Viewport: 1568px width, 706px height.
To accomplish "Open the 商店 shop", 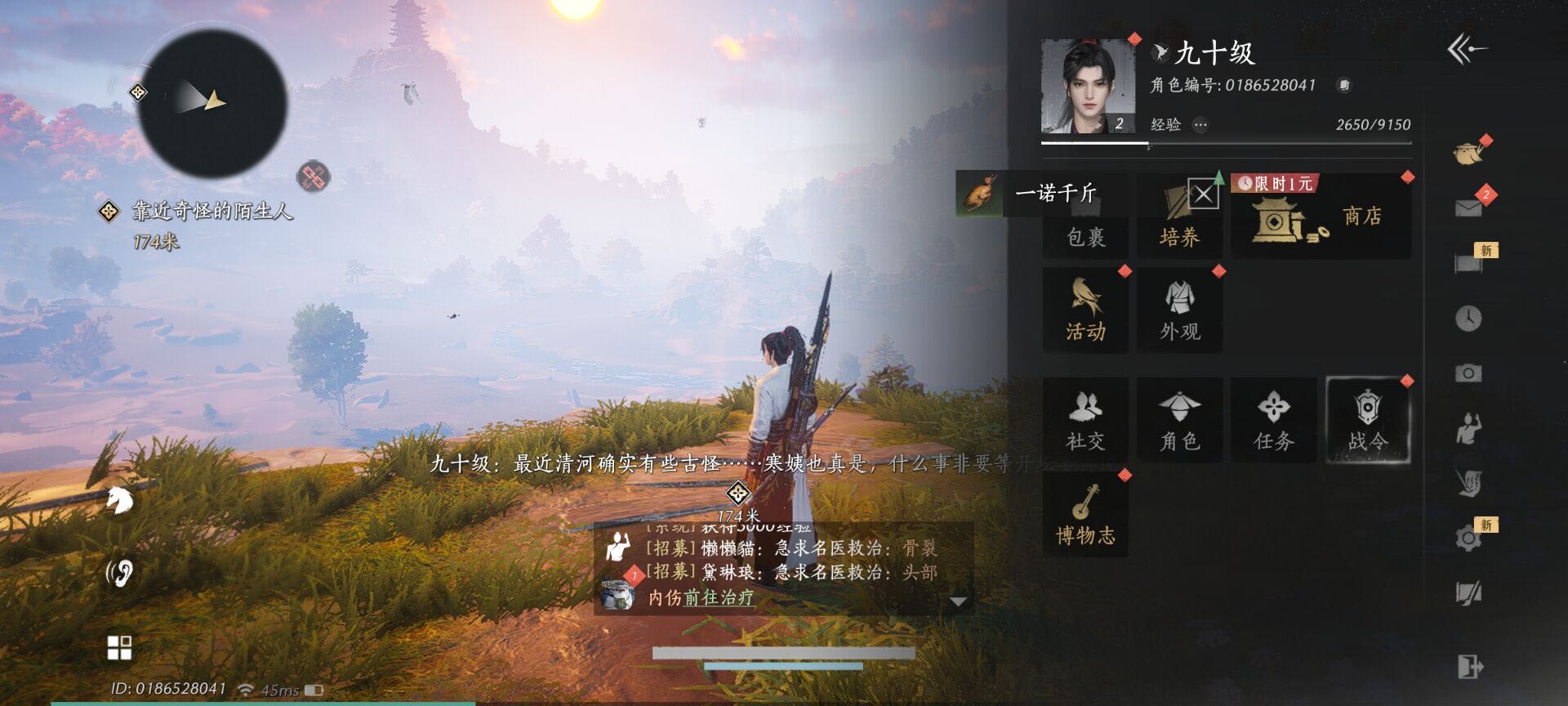I will 1321,218.
